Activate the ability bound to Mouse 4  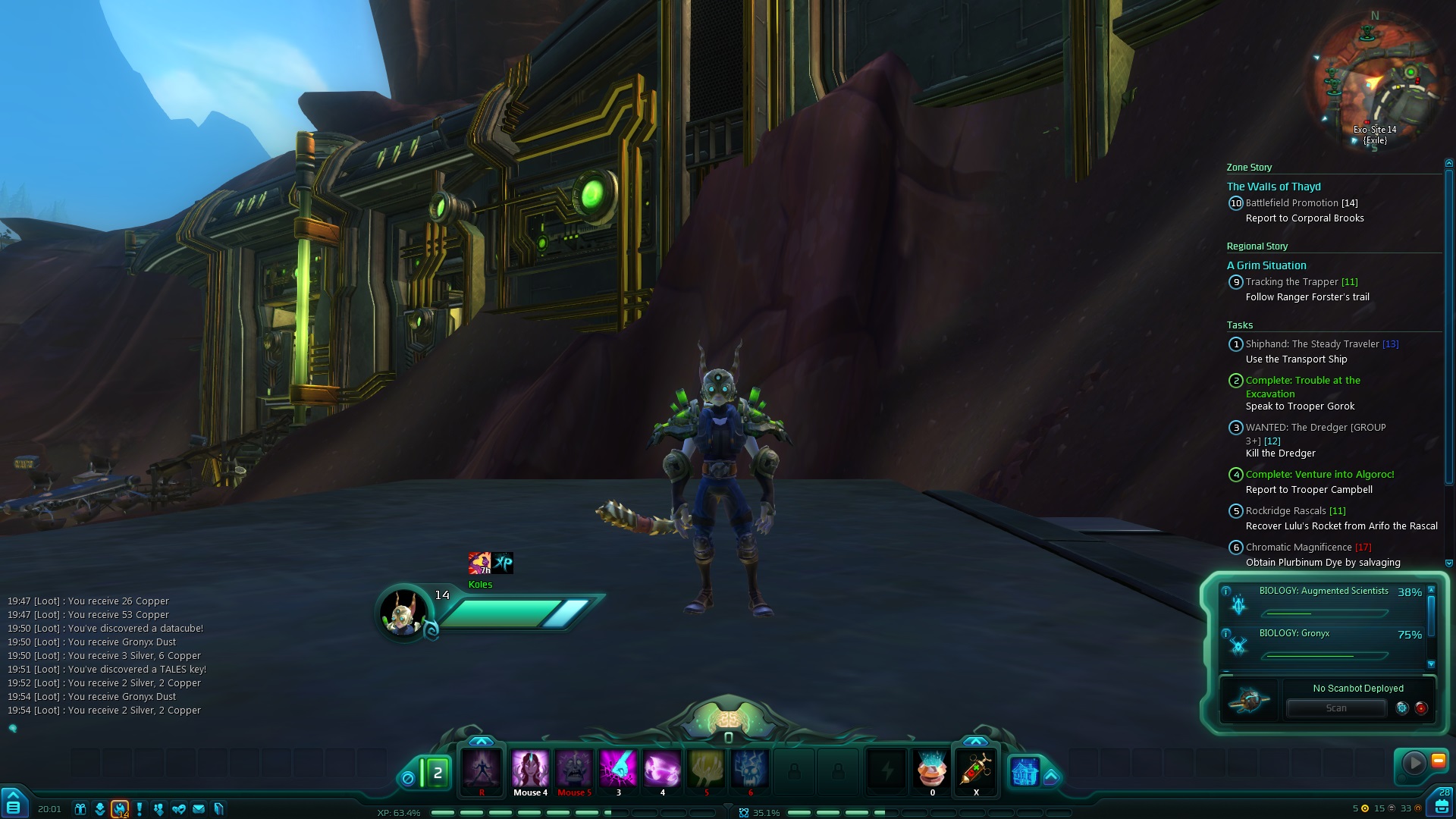[530, 770]
